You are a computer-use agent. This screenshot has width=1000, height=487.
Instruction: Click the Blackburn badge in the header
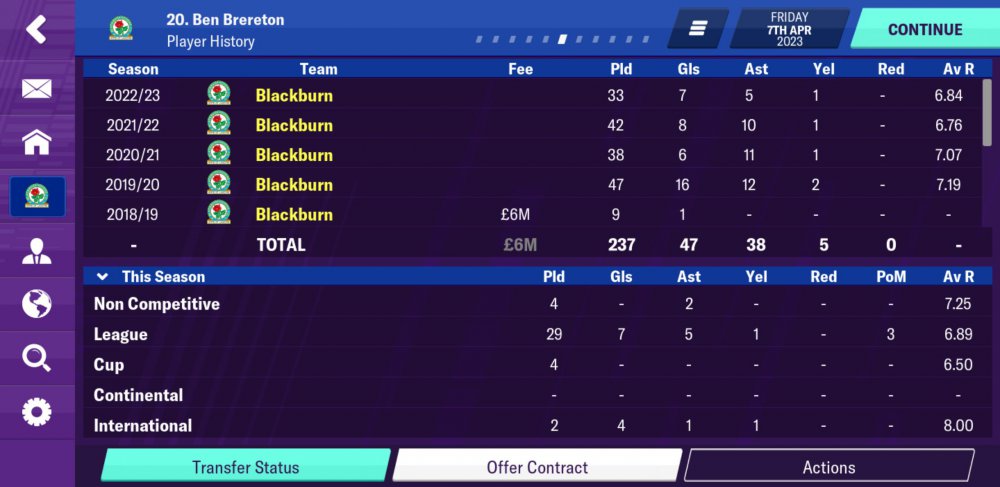tap(121, 29)
